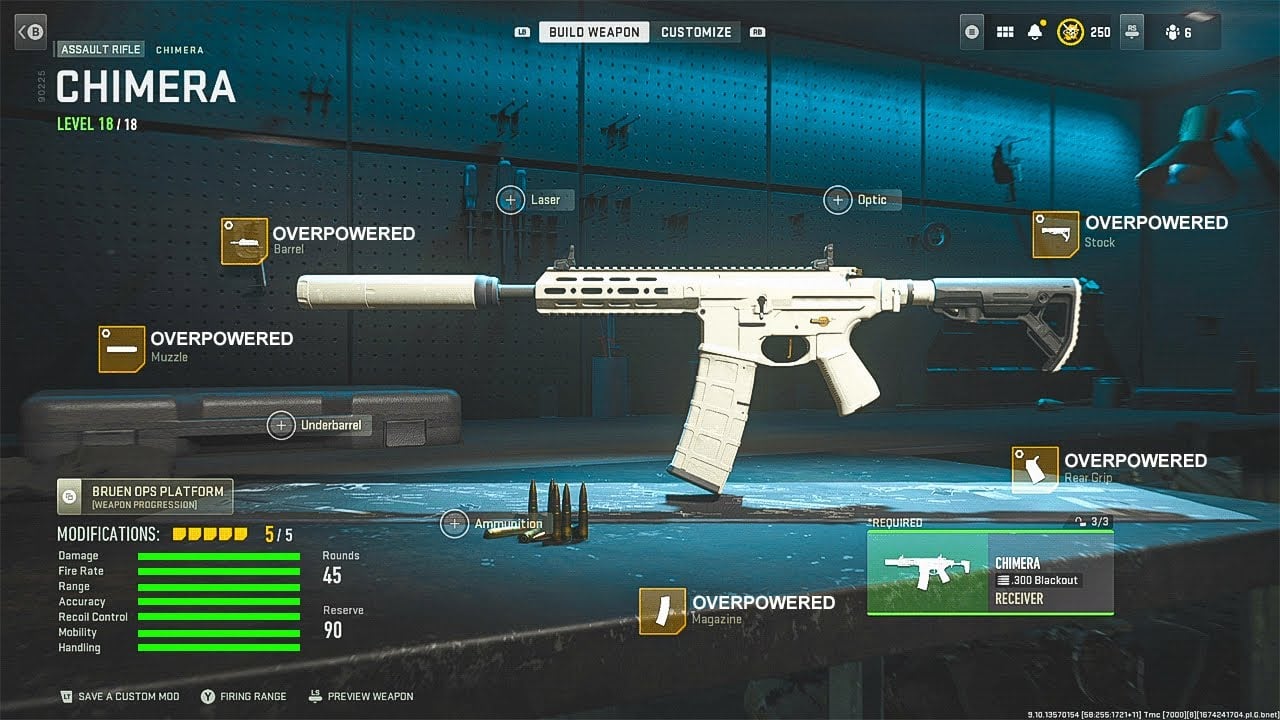Open the grid menu icon
Image resolution: width=1280 pixels, height=720 pixels.
coord(1005,32)
